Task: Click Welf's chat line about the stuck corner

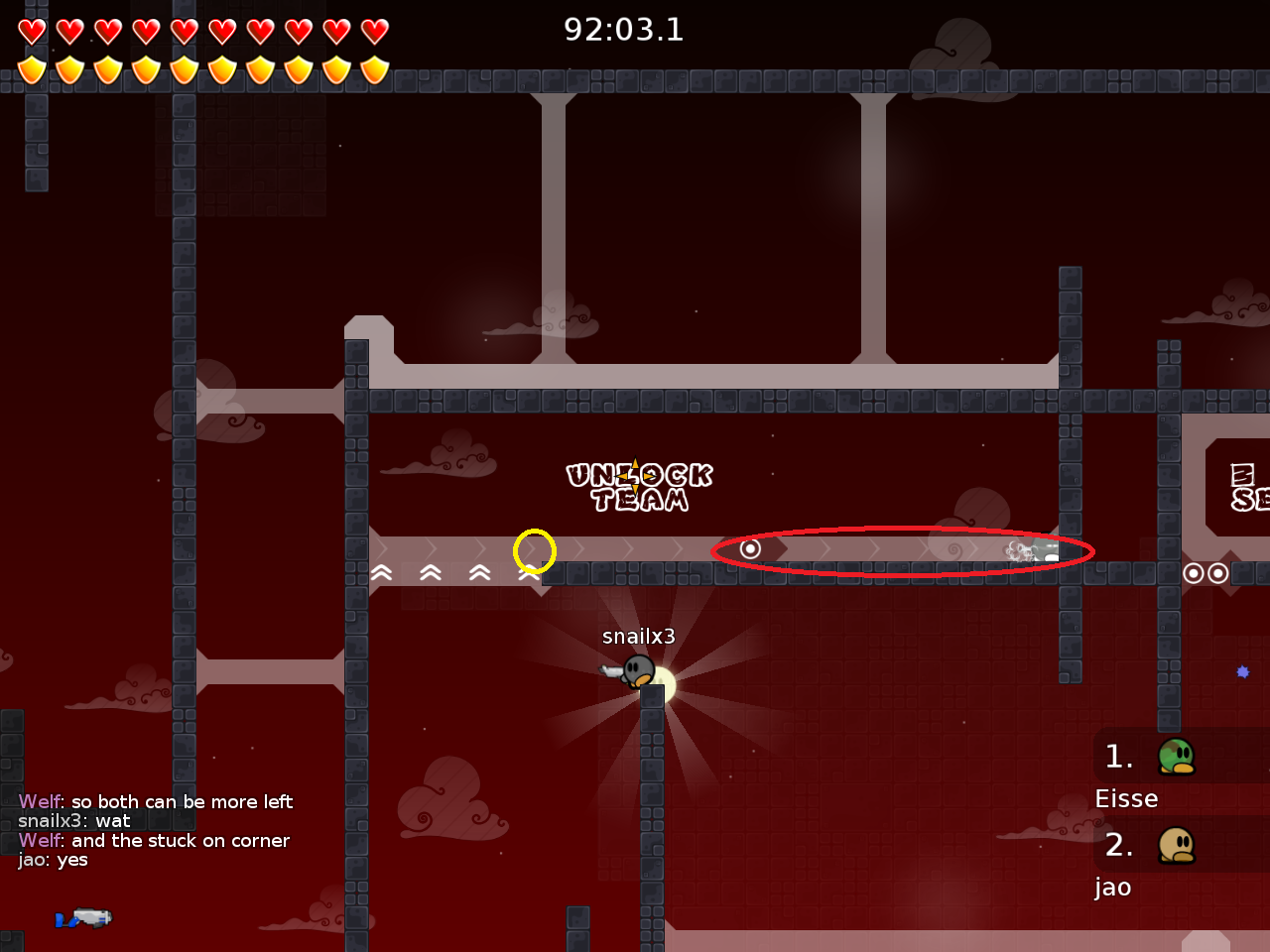Action: (x=155, y=840)
